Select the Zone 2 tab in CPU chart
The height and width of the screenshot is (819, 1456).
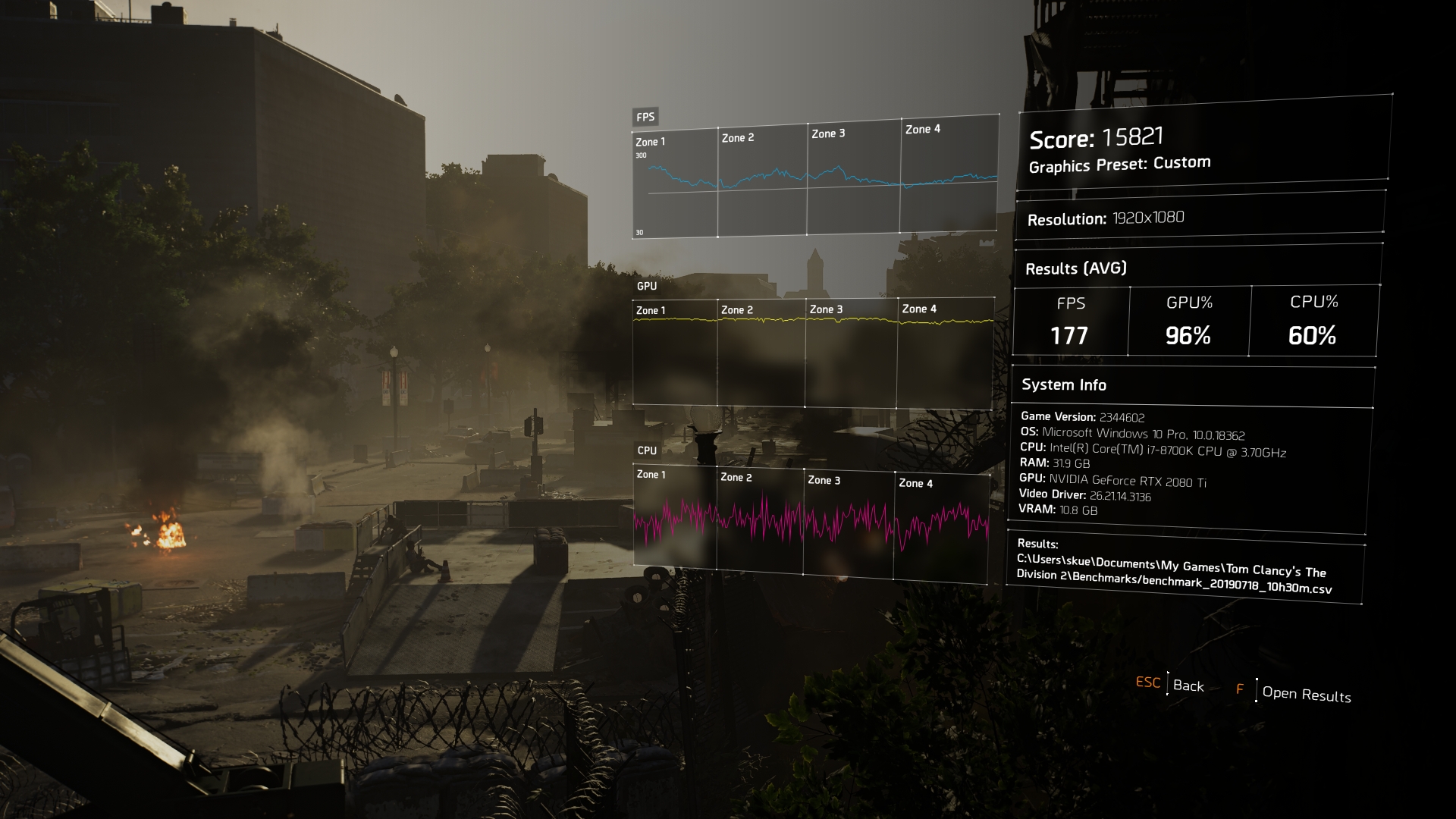(739, 478)
